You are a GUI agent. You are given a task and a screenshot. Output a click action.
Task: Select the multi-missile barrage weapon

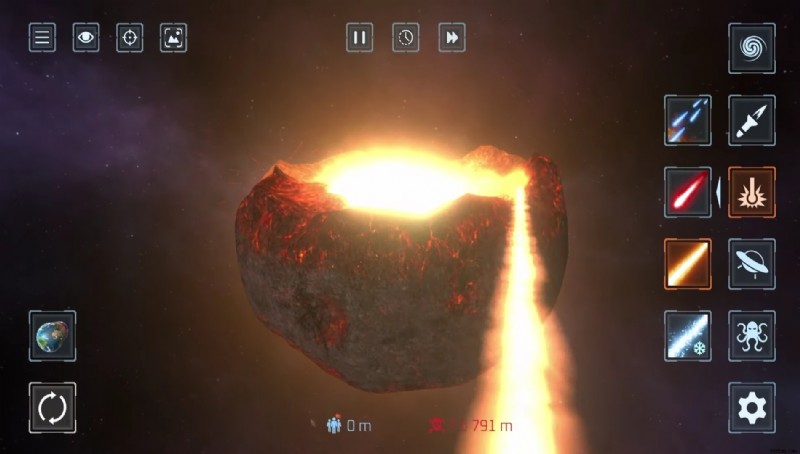point(688,121)
